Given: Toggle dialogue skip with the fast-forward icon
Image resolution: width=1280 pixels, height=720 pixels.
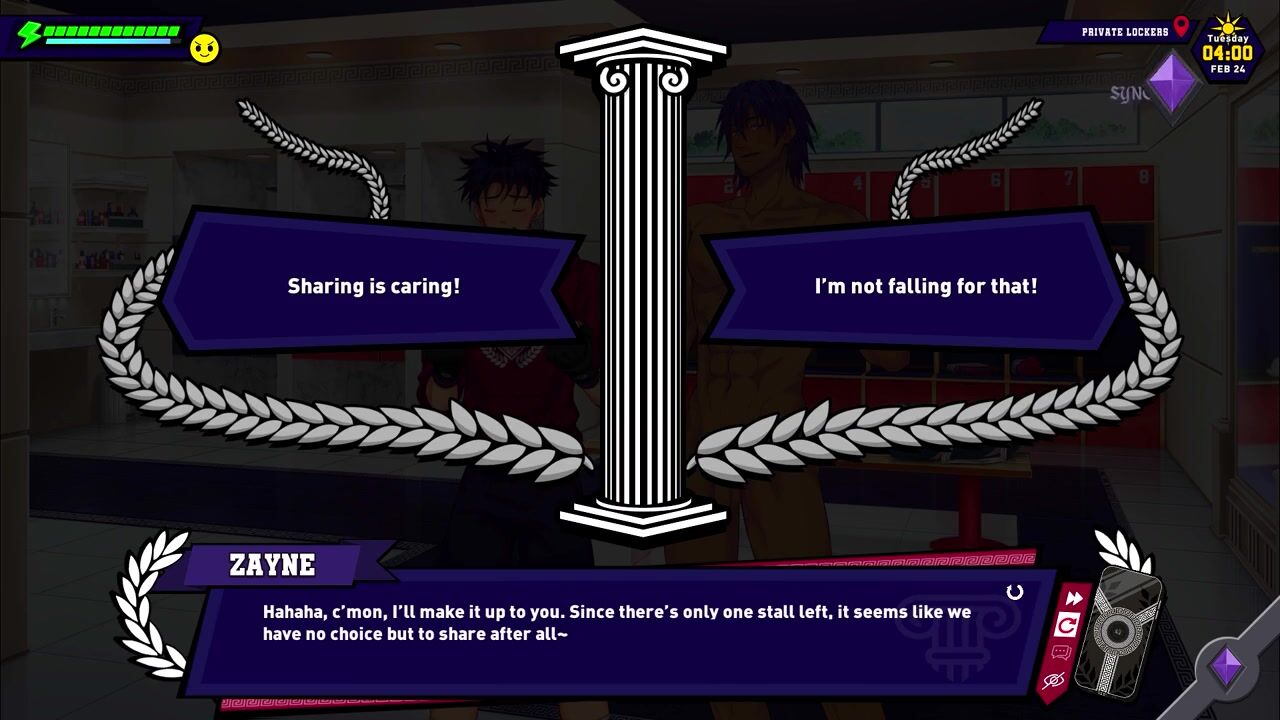Looking at the screenshot, I should coord(1073,599).
